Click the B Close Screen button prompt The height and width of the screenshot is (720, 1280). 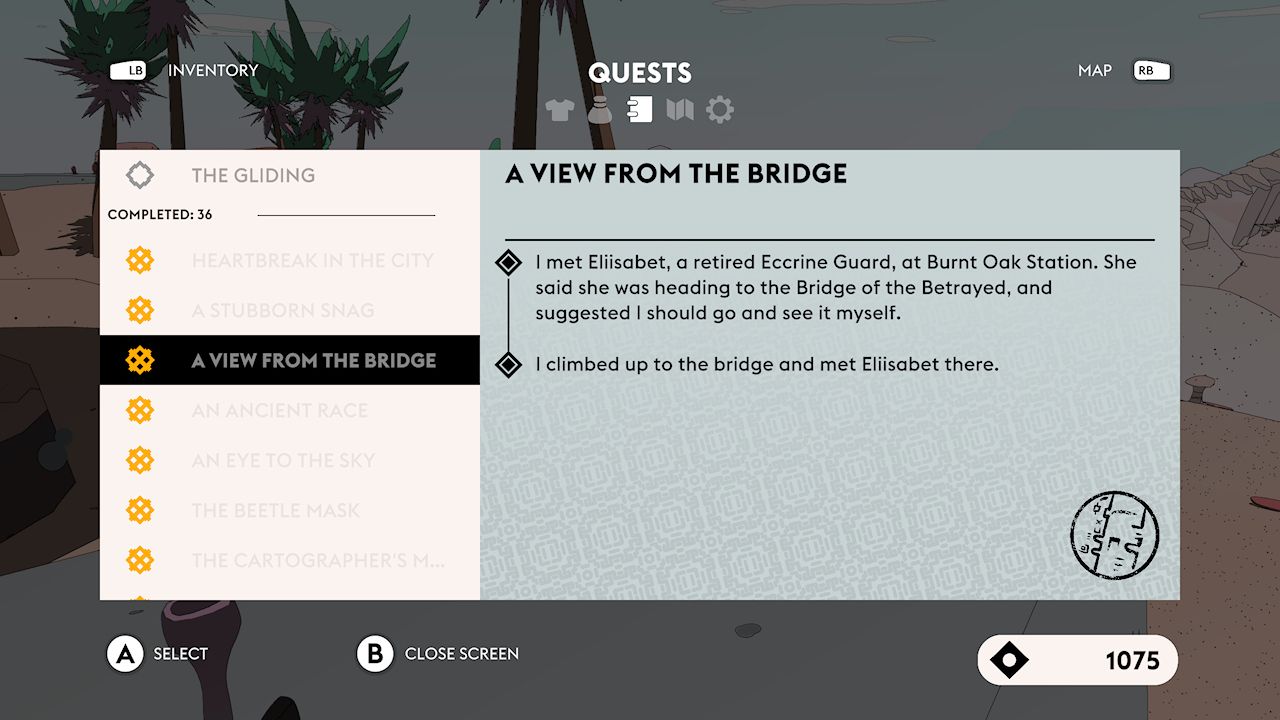(x=375, y=653)
